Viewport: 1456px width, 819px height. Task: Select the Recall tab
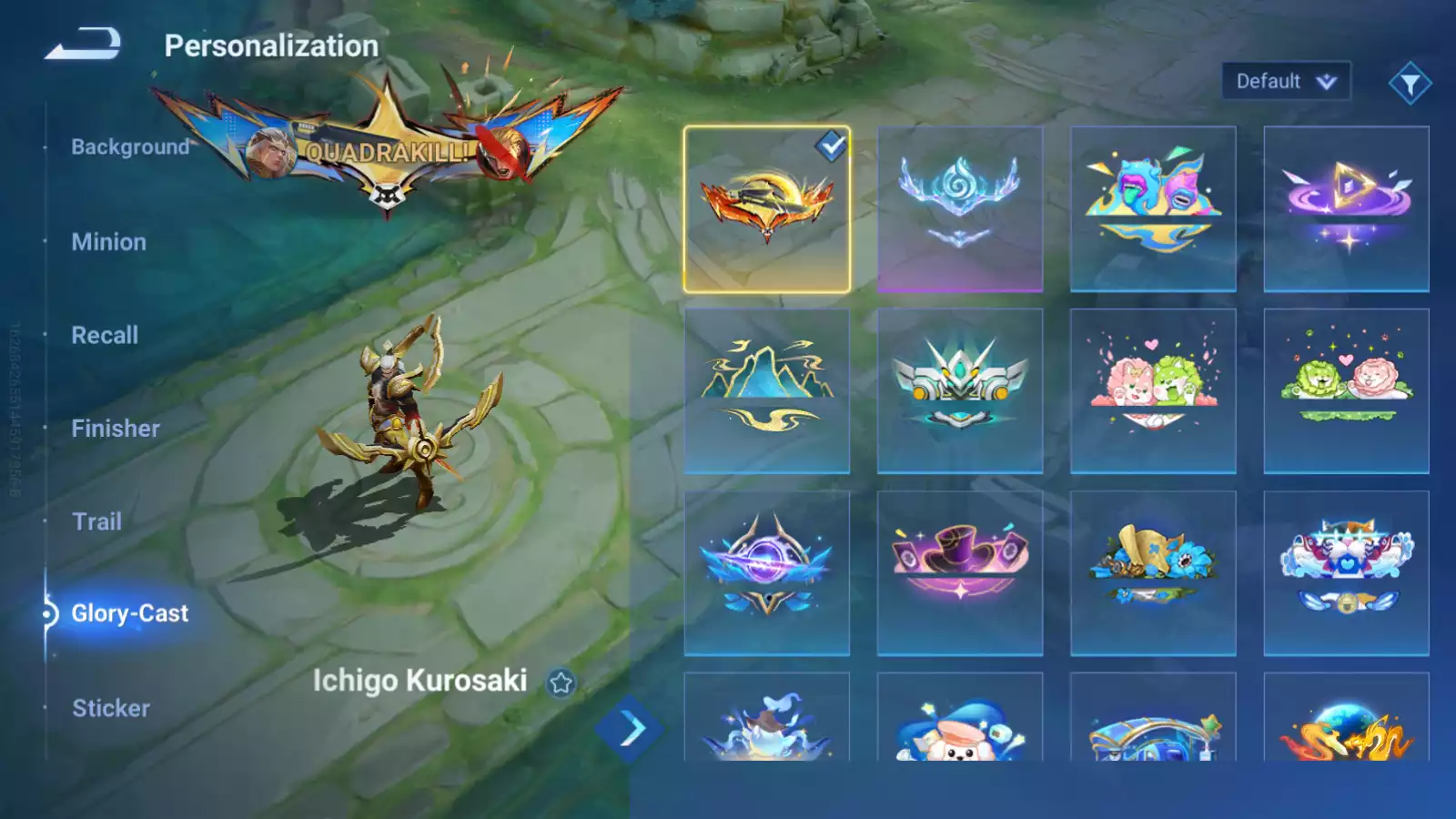tap(105, 335)
